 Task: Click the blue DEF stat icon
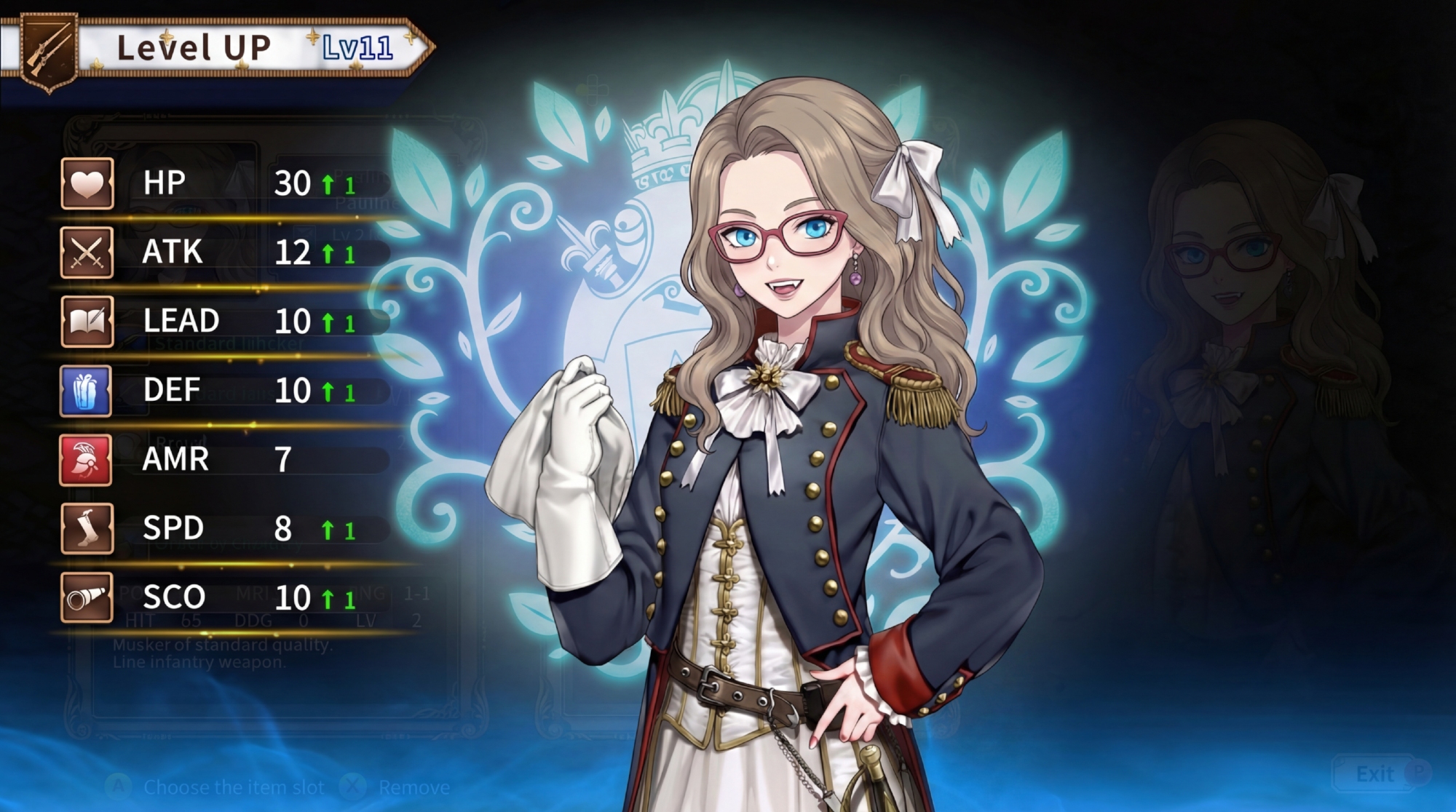[86, 391]
